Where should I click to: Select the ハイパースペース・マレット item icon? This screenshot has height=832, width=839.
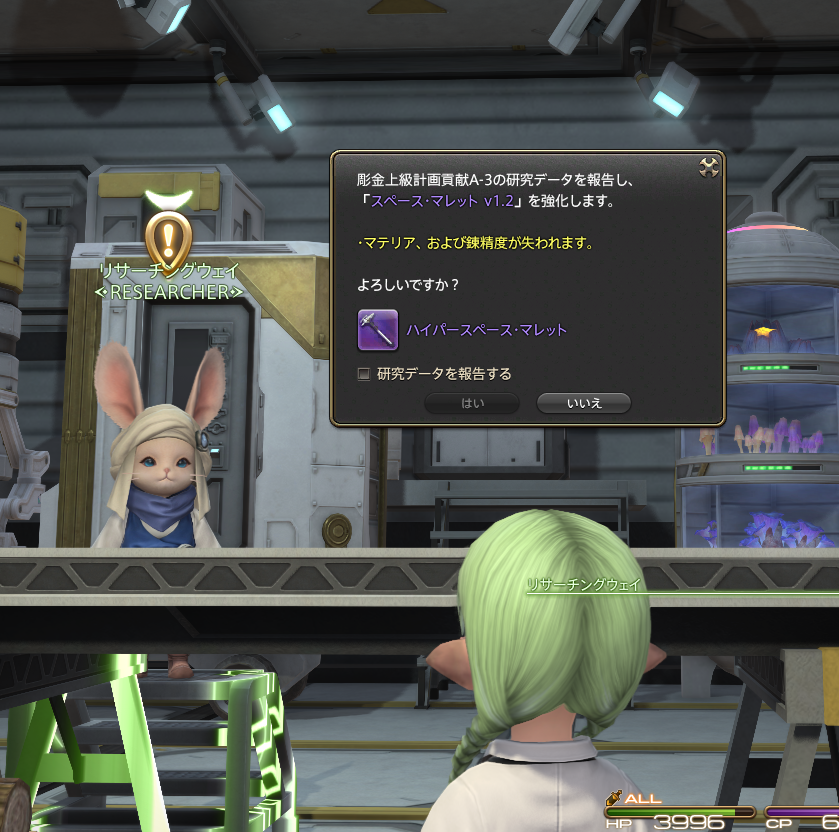[x=378, y=330]
